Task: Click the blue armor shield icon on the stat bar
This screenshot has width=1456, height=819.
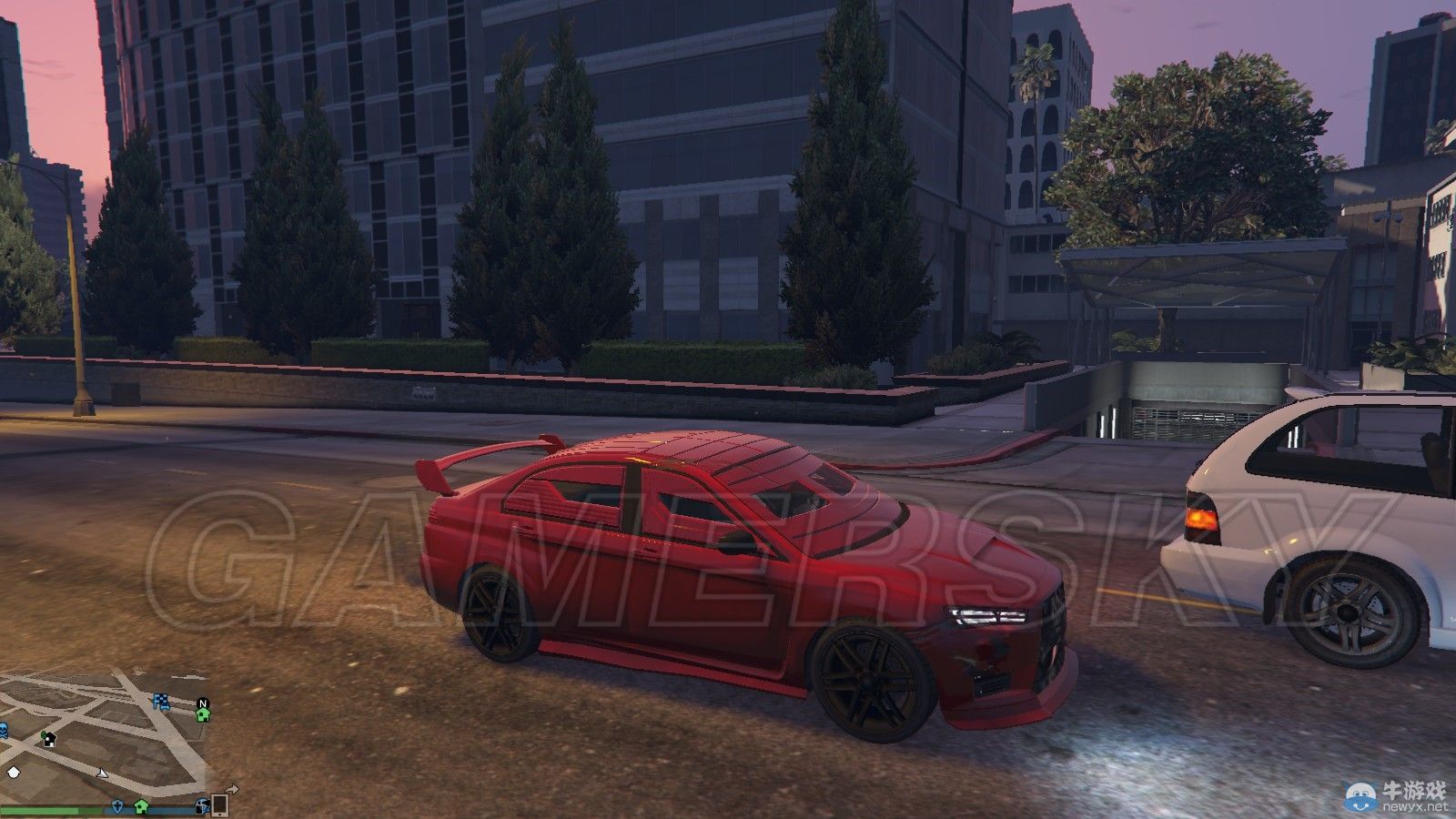Action: coord(117,808)
